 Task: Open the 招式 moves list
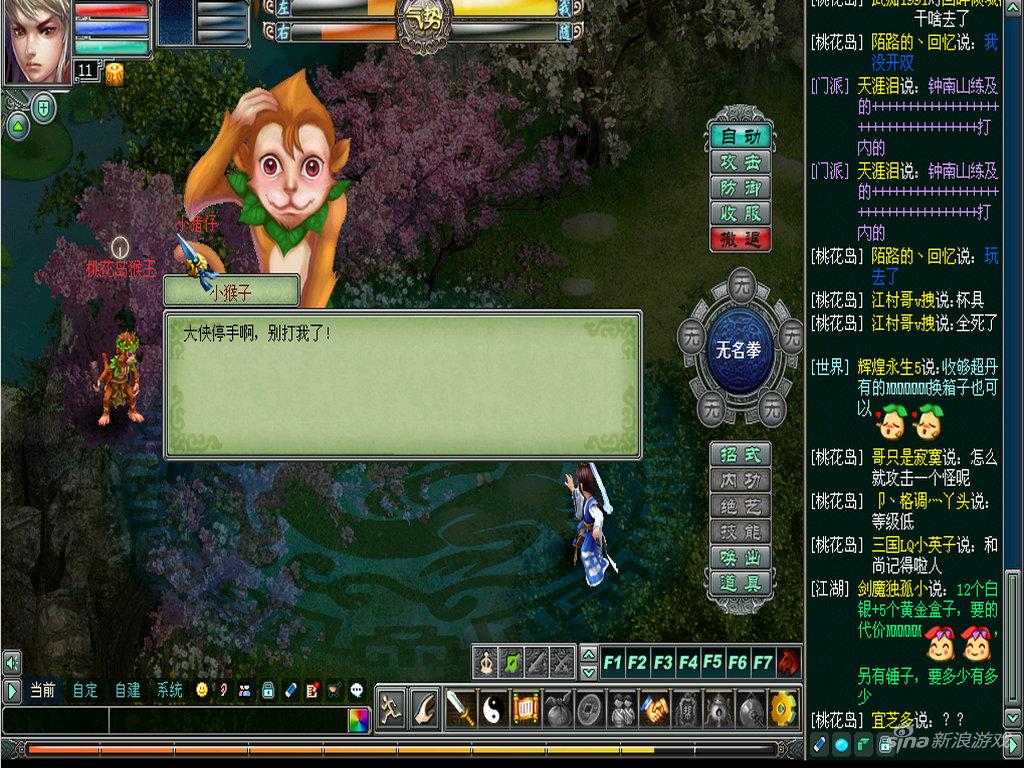740,454
